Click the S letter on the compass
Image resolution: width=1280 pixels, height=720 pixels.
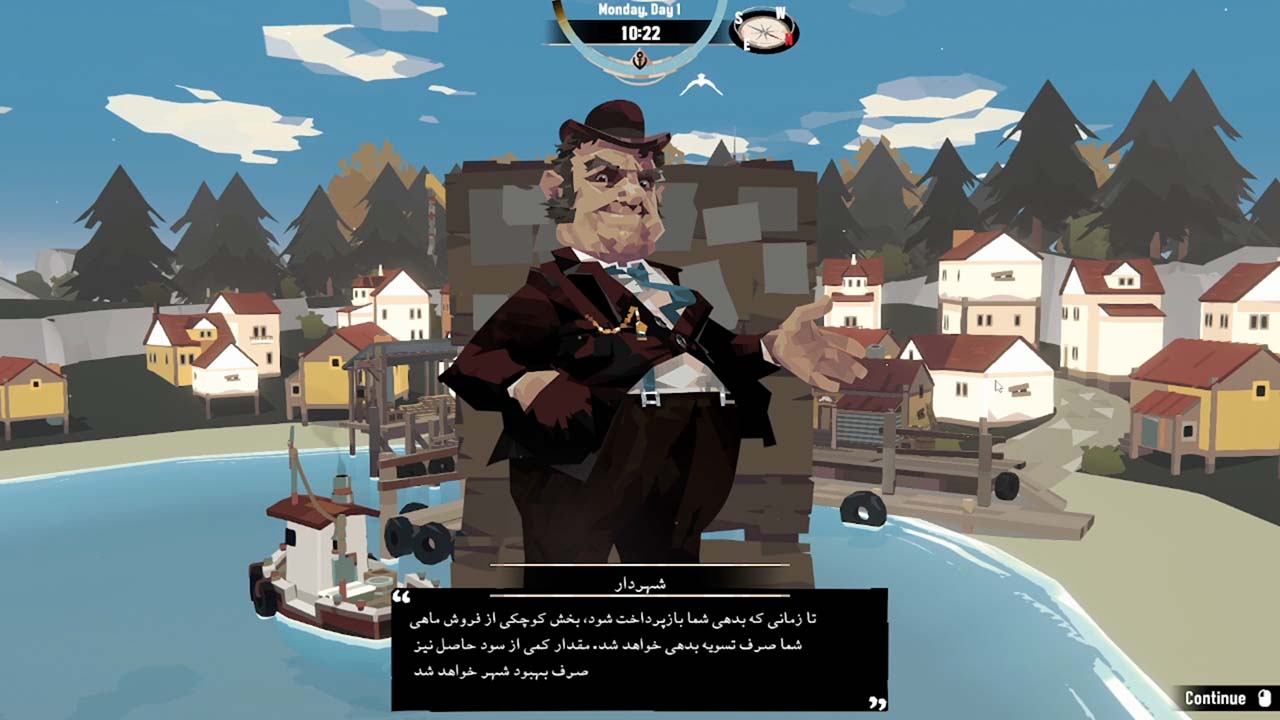click(x=738, y=17)
